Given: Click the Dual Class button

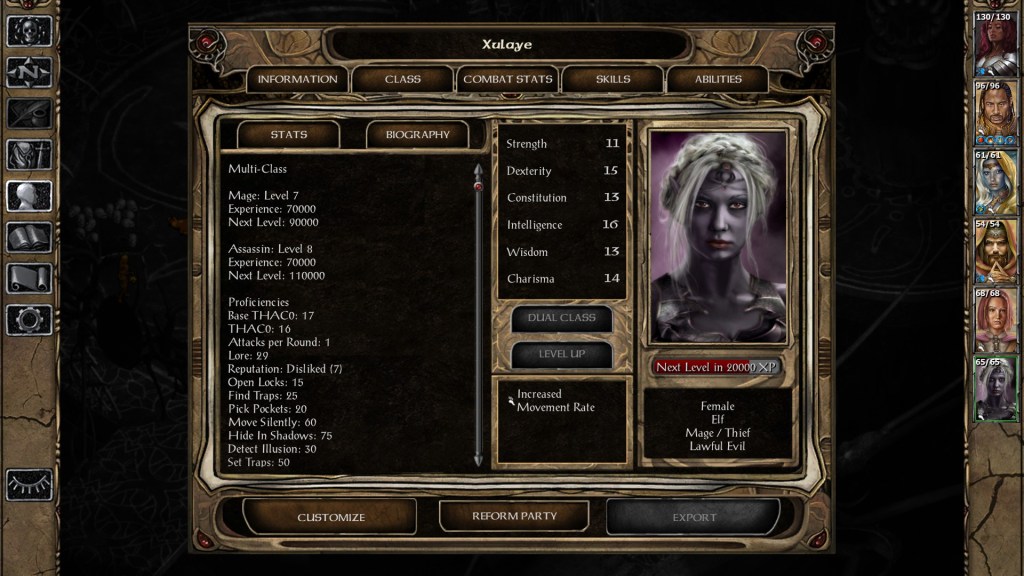Looking at the screenshot, I should click(x=561, y=317).
